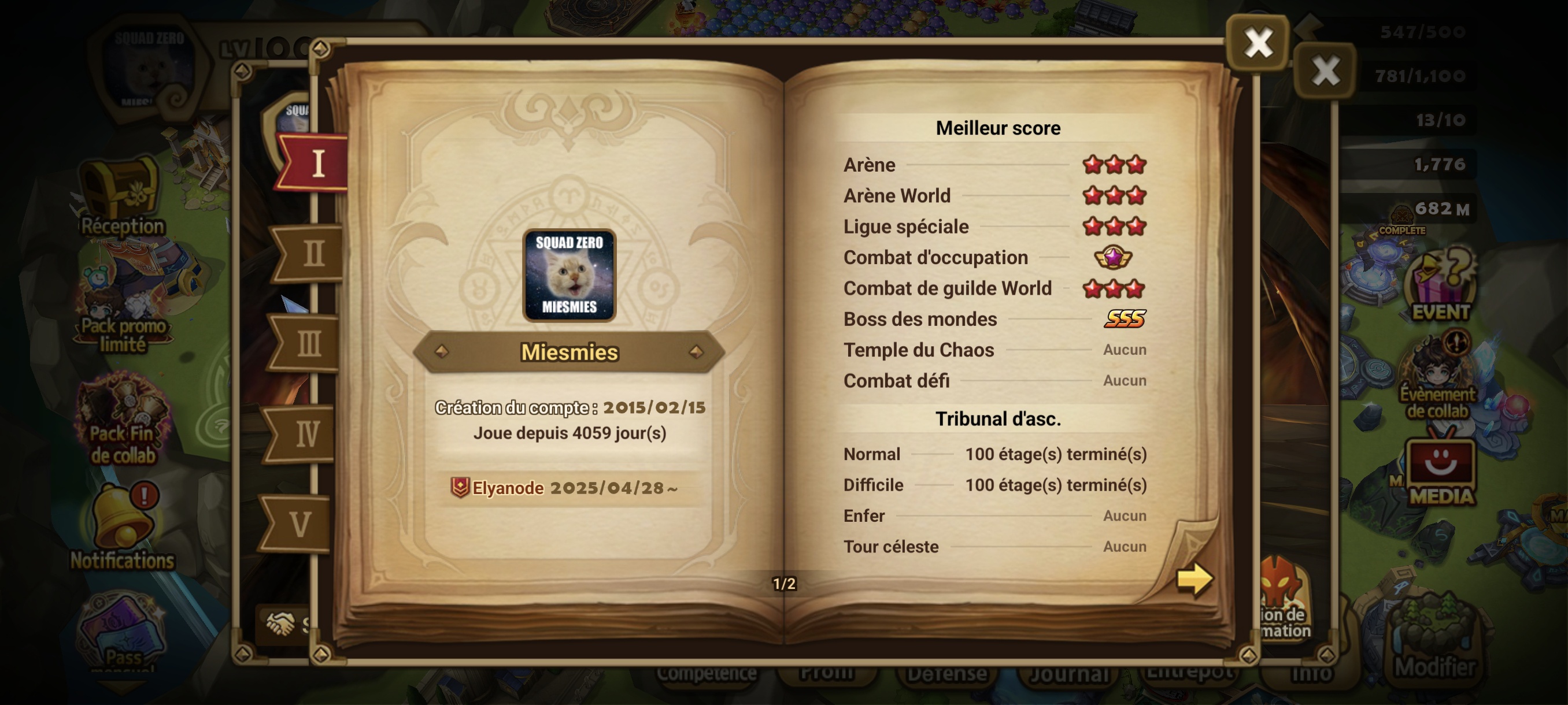
Task: Select the red bookmark tab I
Action: [x=315, y=164]
